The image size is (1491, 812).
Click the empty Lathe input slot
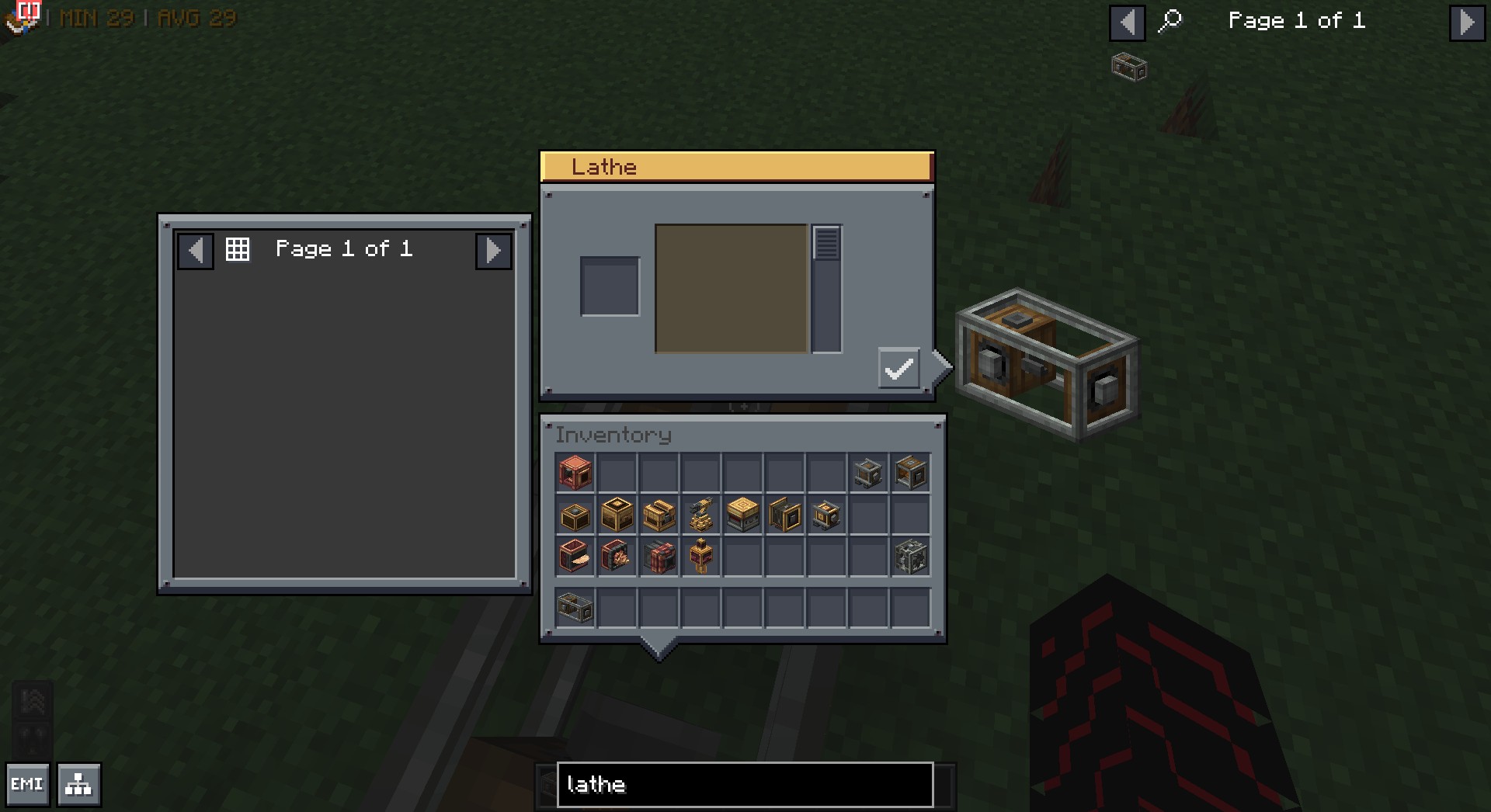tap(610, 286)
